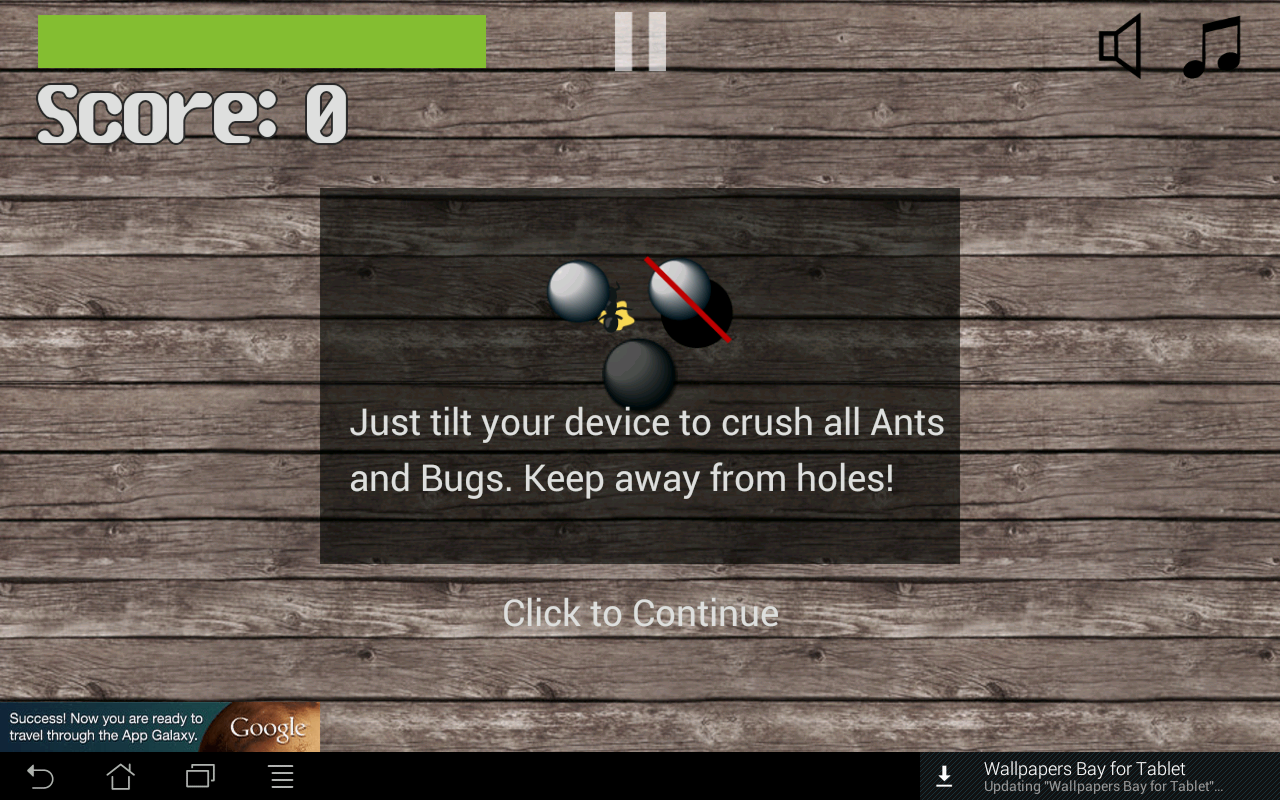Open the Google ad banner
The width and height of the screenshot is (1280, 800).
pos(160,727)
